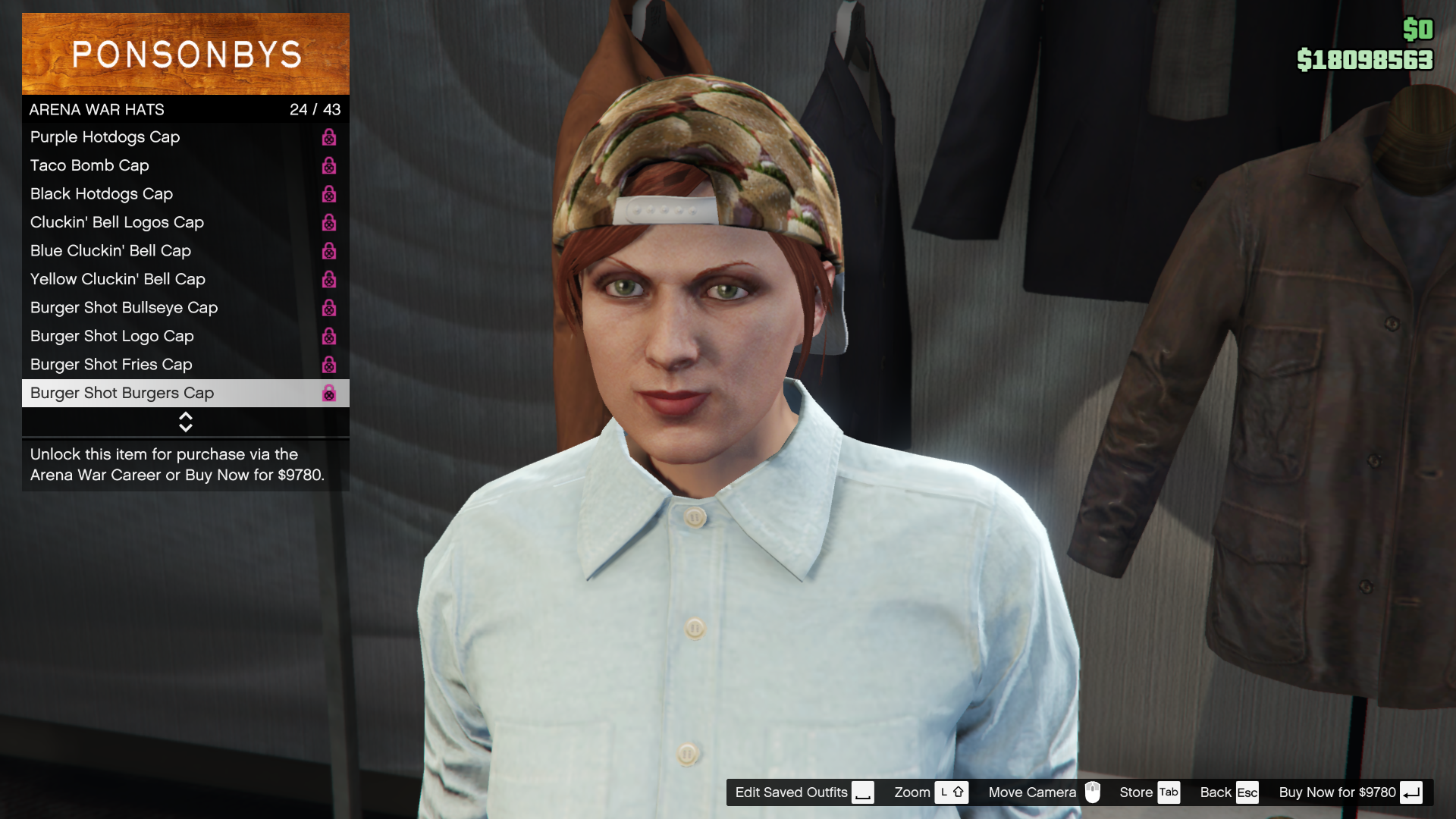This screenshot has height=819, width=1456.
Task: Open Edit Saved Outfits
Action: tap(804, 792)
